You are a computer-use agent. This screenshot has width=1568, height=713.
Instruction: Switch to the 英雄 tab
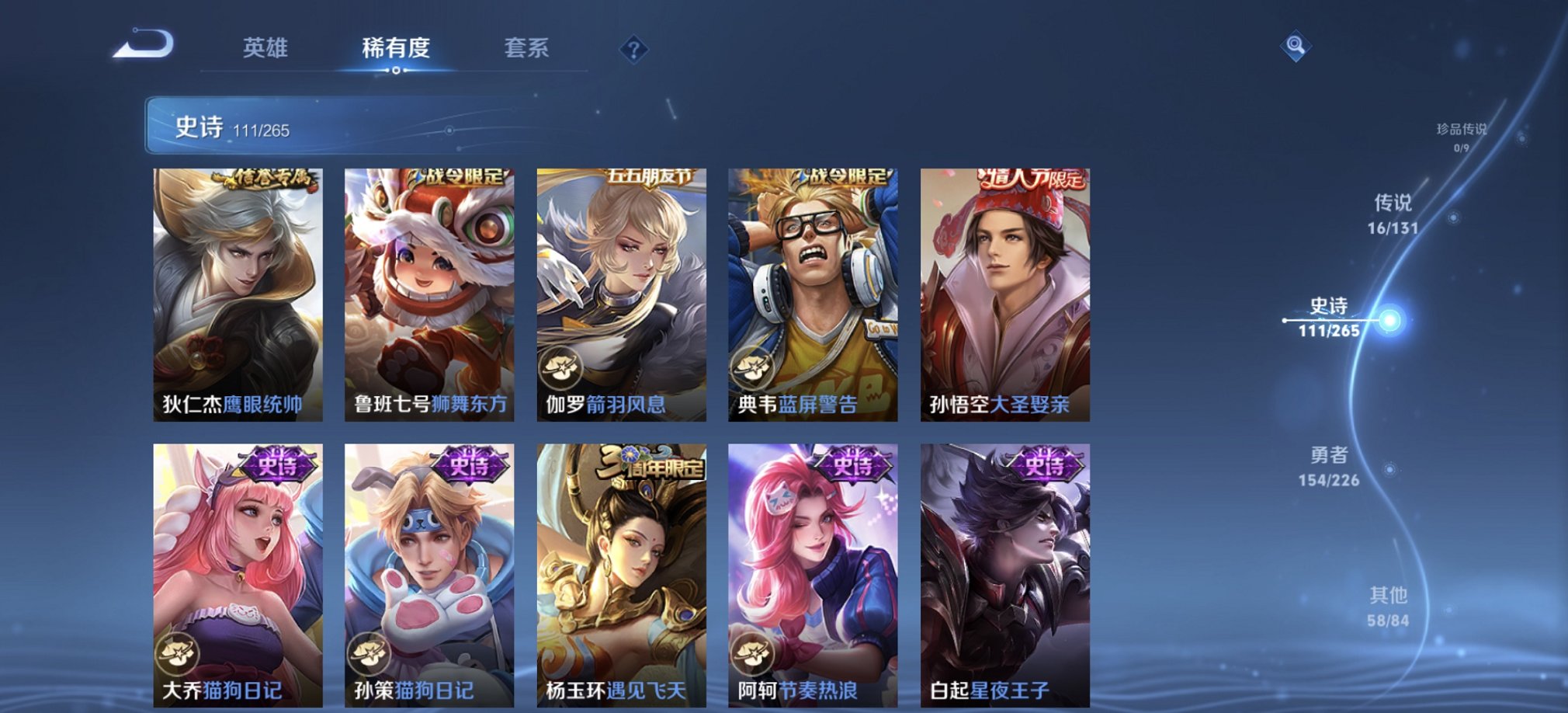(268, 48)
